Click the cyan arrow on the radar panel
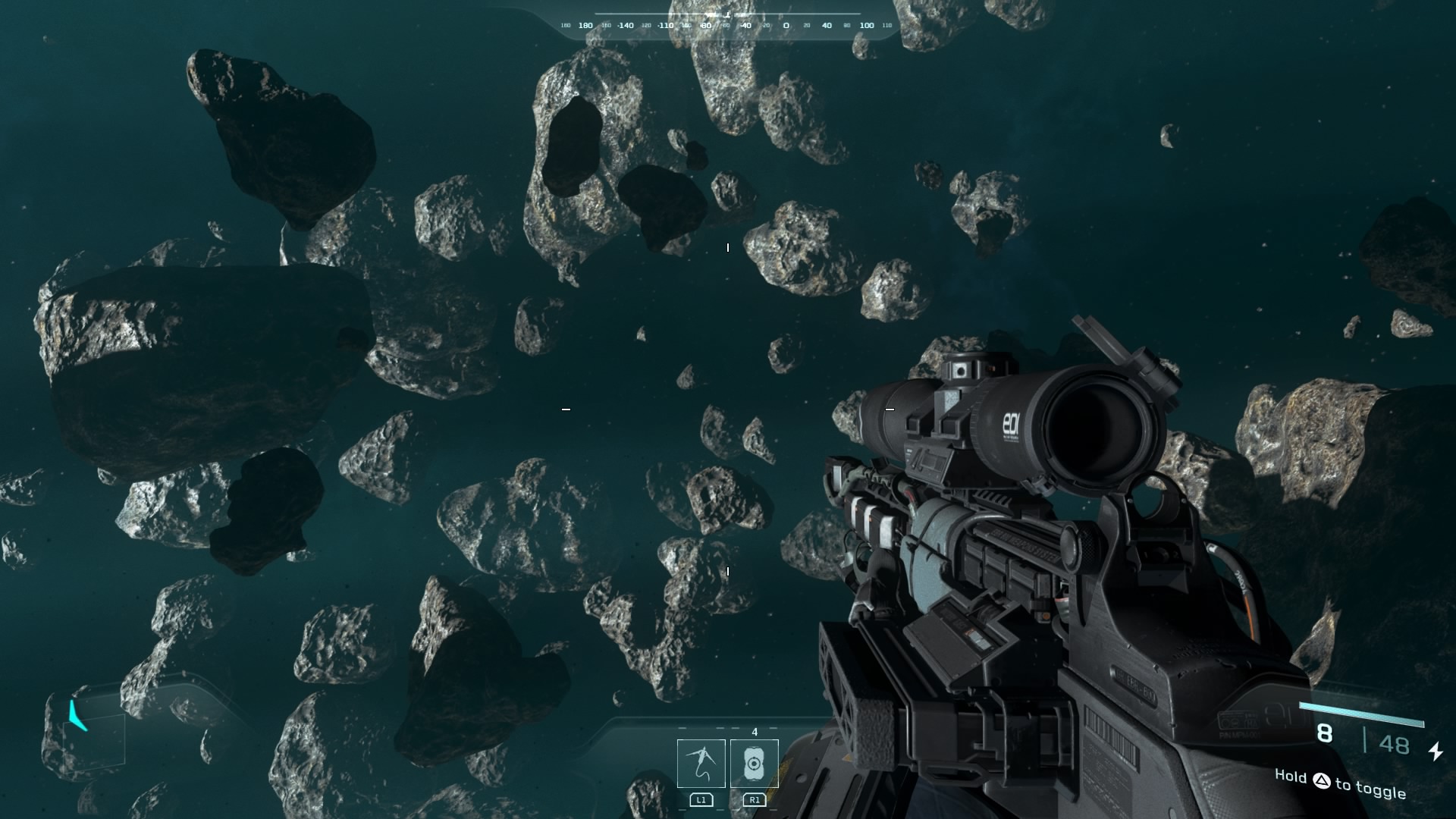Viewport: 1456px width, 819px height. [77, 715]
